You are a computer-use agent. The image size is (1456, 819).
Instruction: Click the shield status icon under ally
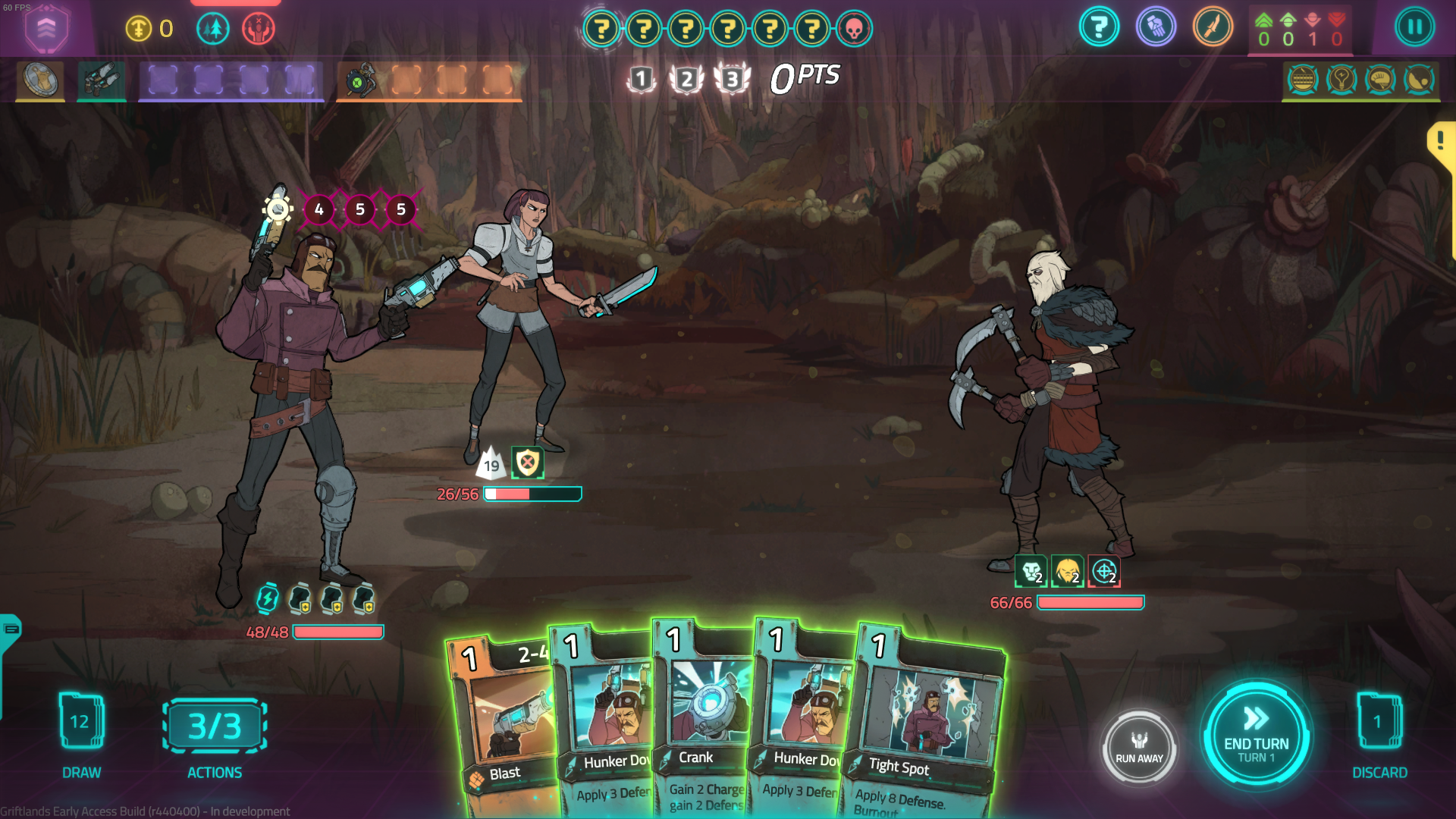(528, 463)
